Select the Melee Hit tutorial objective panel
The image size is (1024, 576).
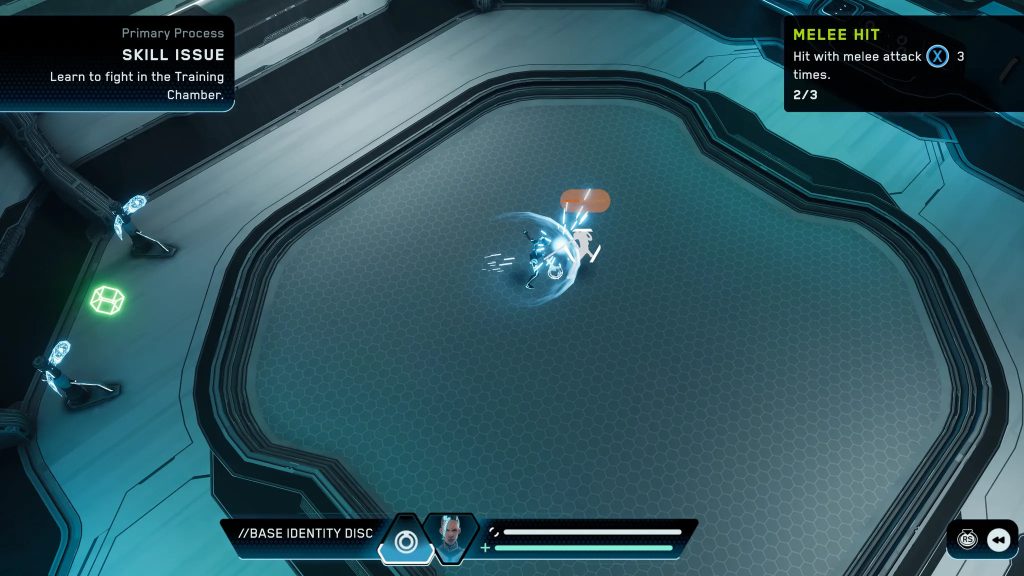pos(901,63)
